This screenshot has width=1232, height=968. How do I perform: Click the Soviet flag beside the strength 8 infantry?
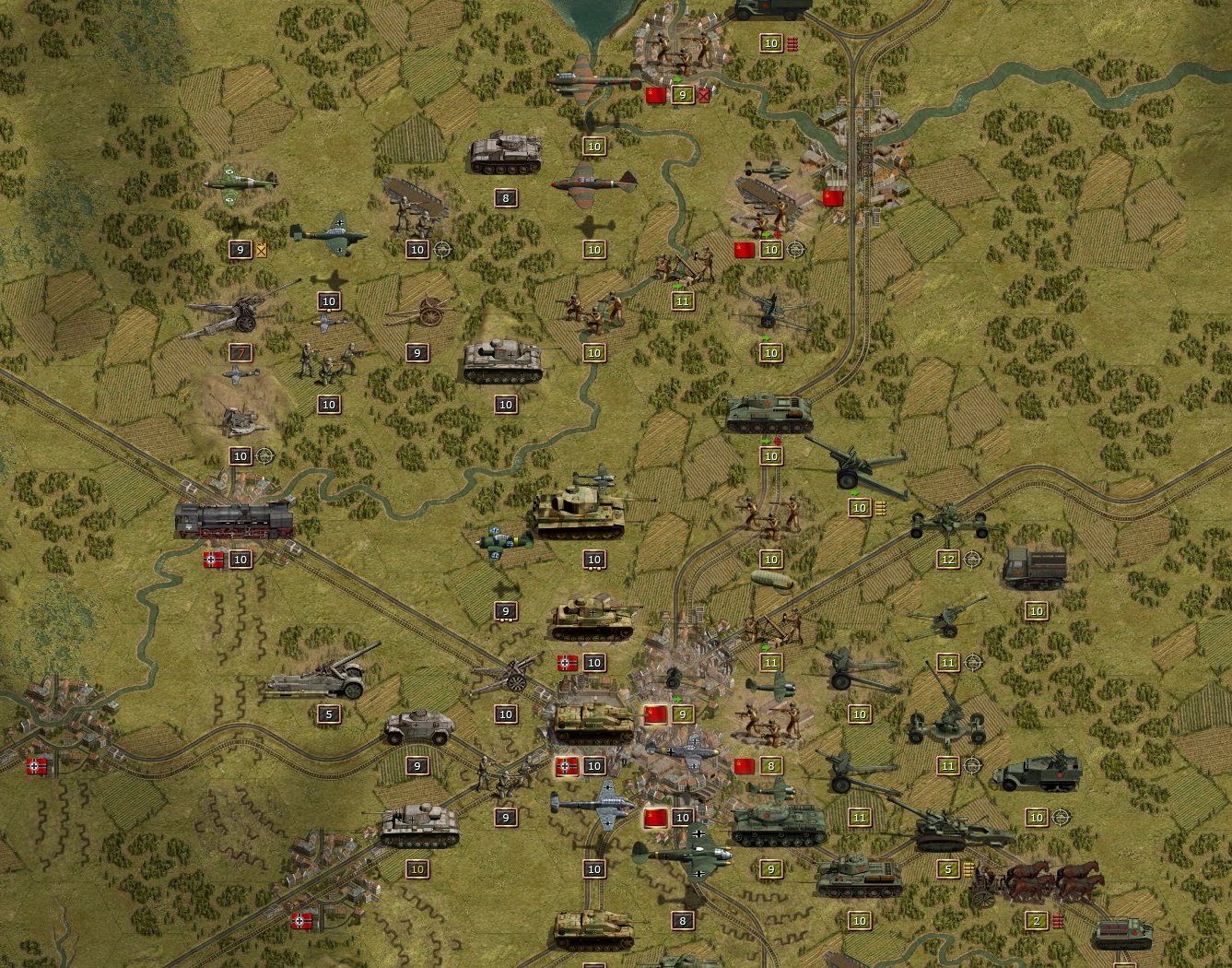pyautogui.click(x=746, y=765)
